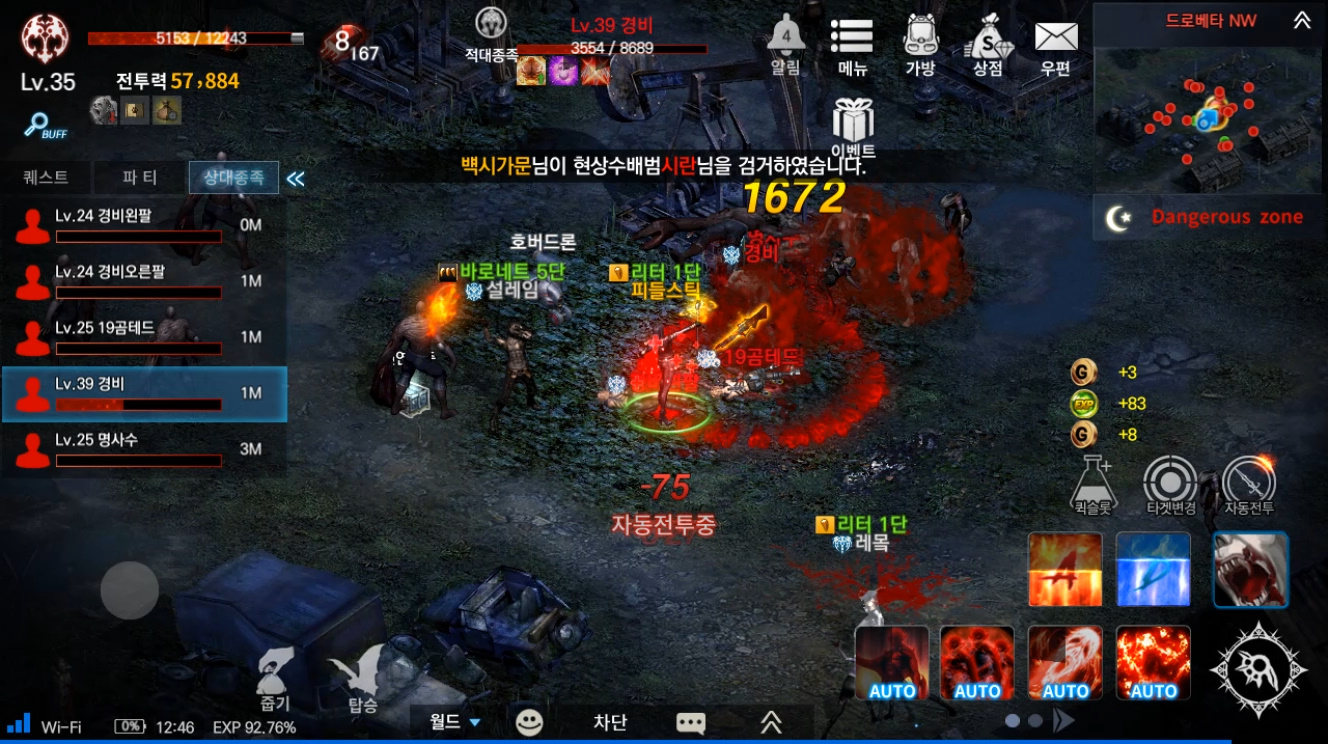The image size is (1328, 744).
Task: Open the 우편 mailbox
Action: click(1055, 43)
